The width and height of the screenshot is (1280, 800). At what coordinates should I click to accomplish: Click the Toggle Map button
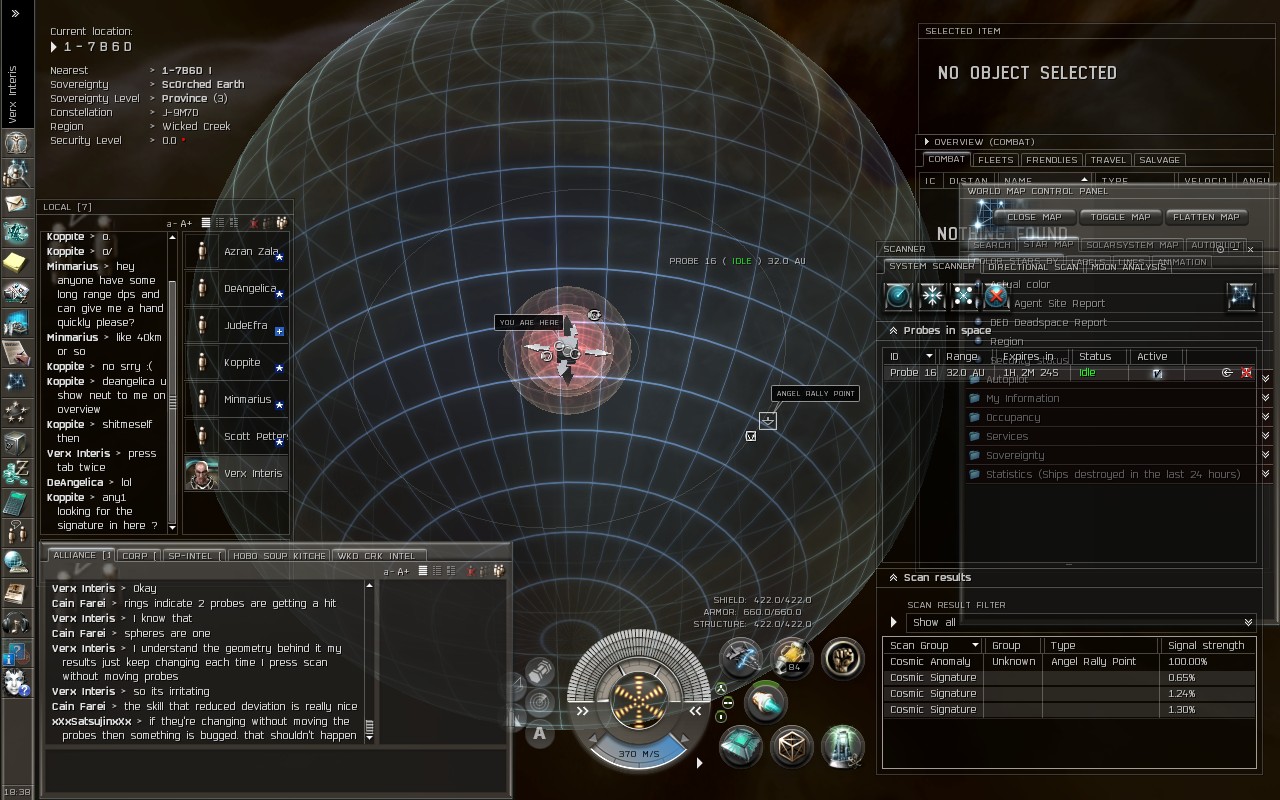1120,217
